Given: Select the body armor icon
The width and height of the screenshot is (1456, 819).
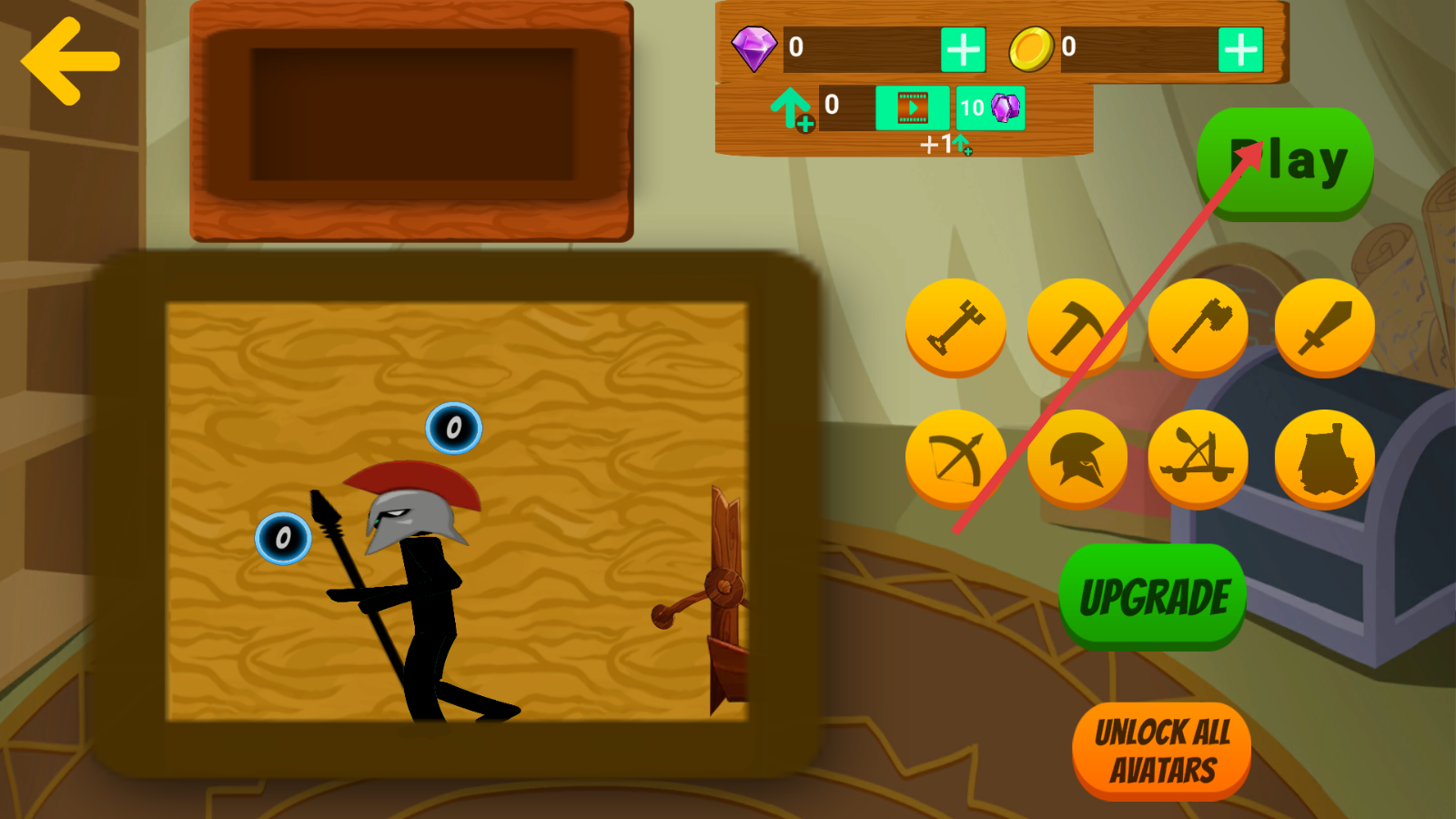Looking at the screenshot, I should [1325, 458].
